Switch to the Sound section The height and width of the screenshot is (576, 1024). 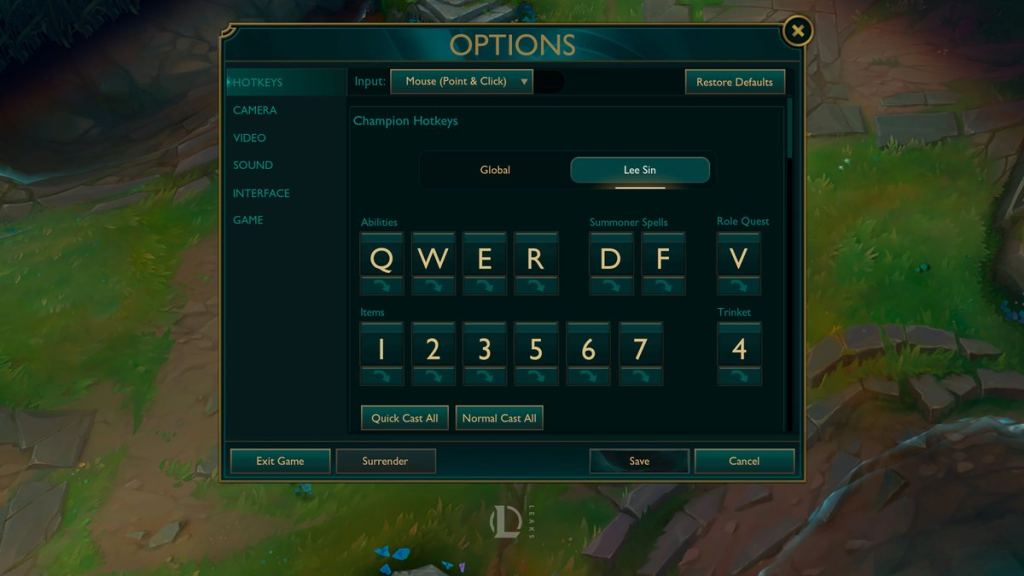[252, 165]
